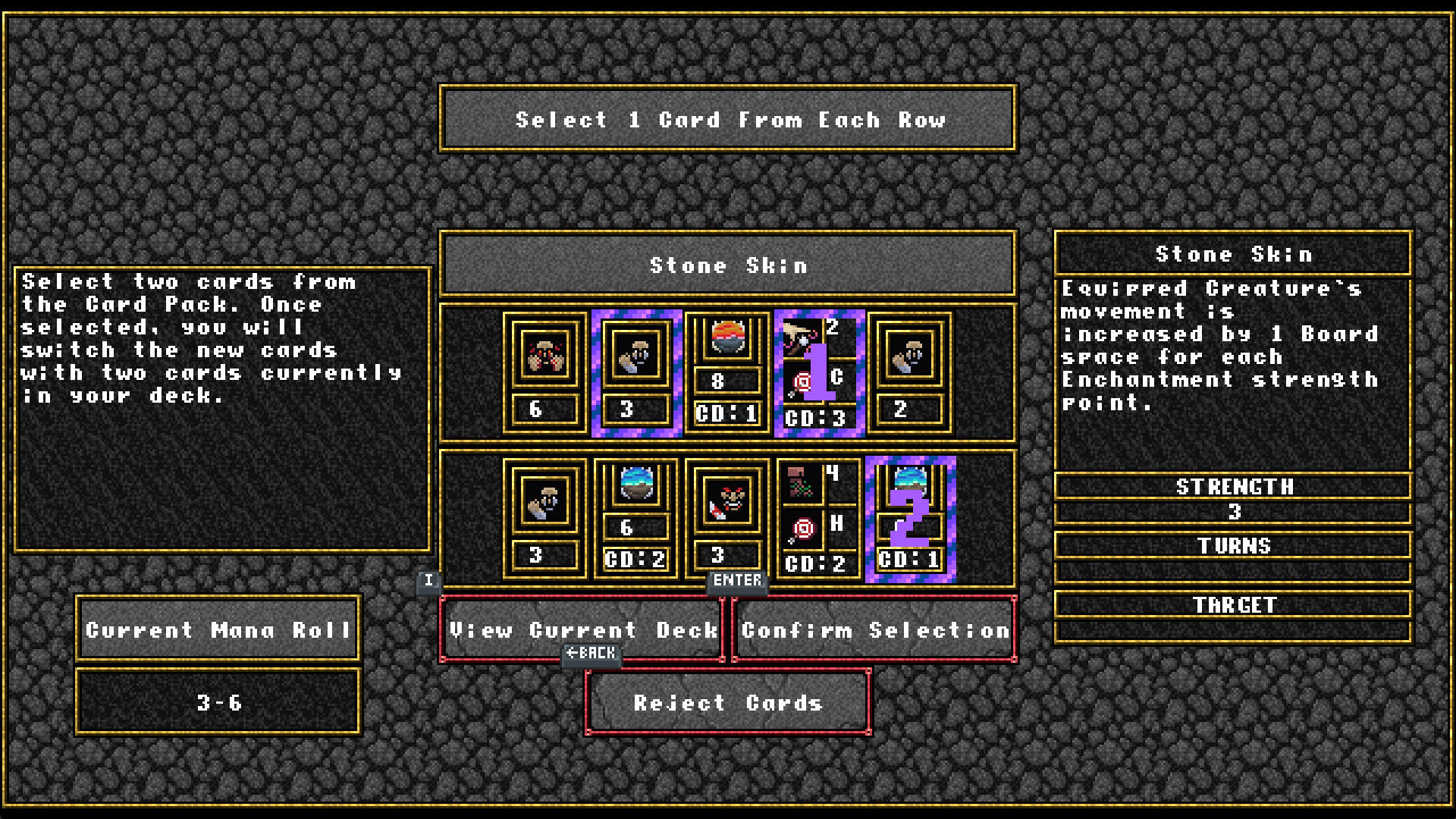The image size is (1456, 819).
Task: Open View Current Deck
Action: pos(582,630)
